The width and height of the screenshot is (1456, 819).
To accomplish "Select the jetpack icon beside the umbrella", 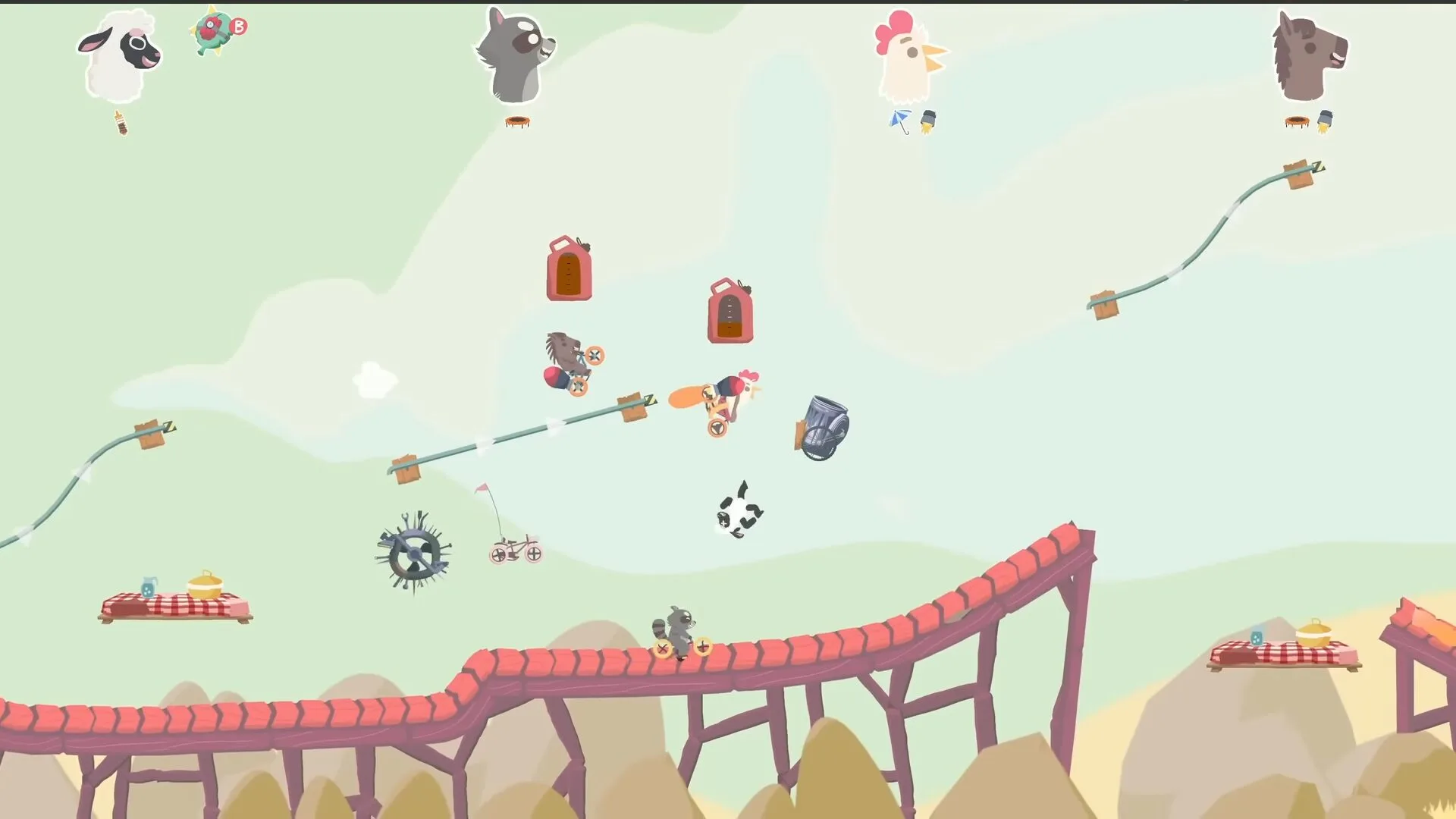I will click(x=928, y=119).
